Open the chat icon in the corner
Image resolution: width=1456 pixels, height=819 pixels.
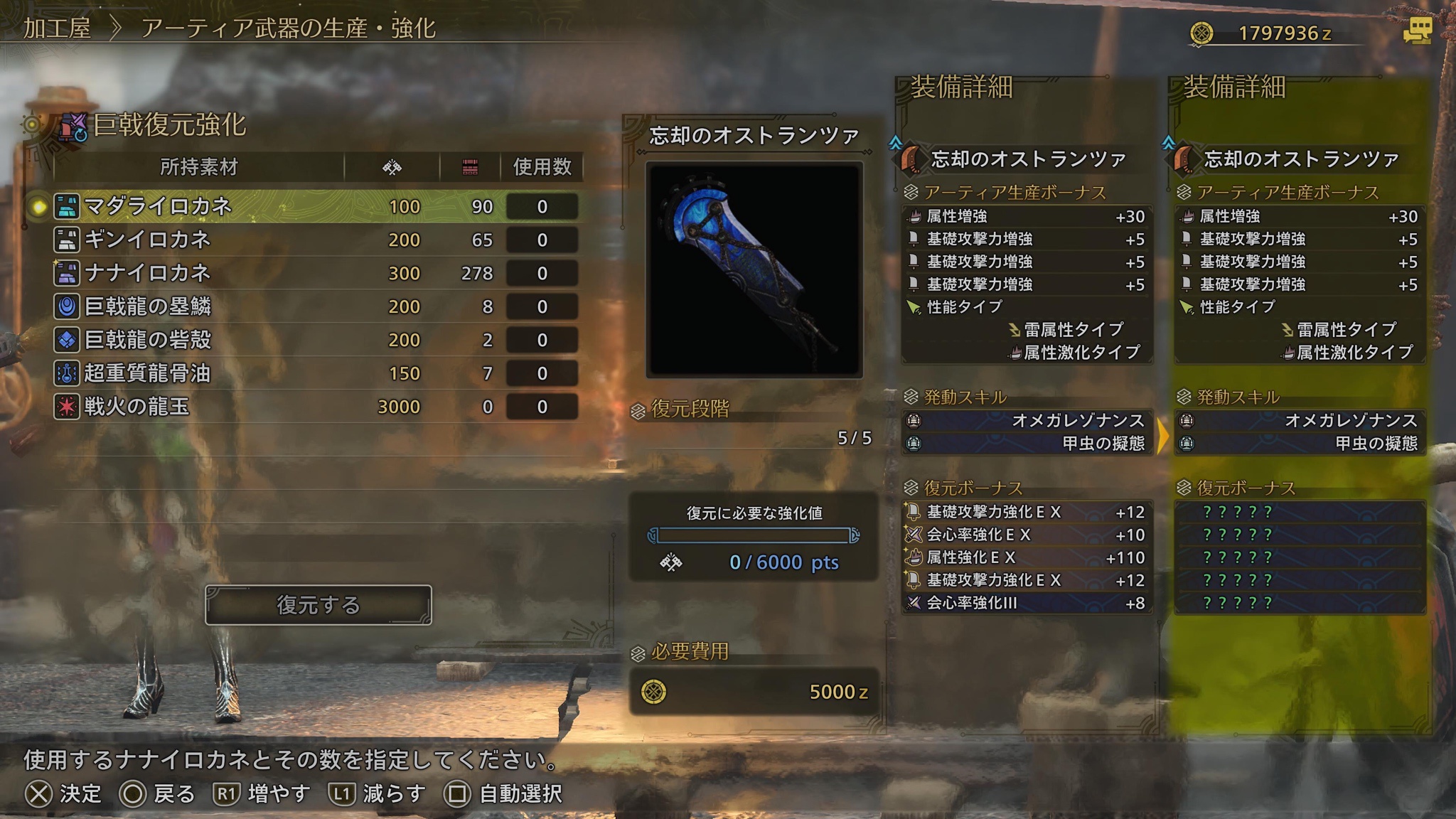[1416, 31]
